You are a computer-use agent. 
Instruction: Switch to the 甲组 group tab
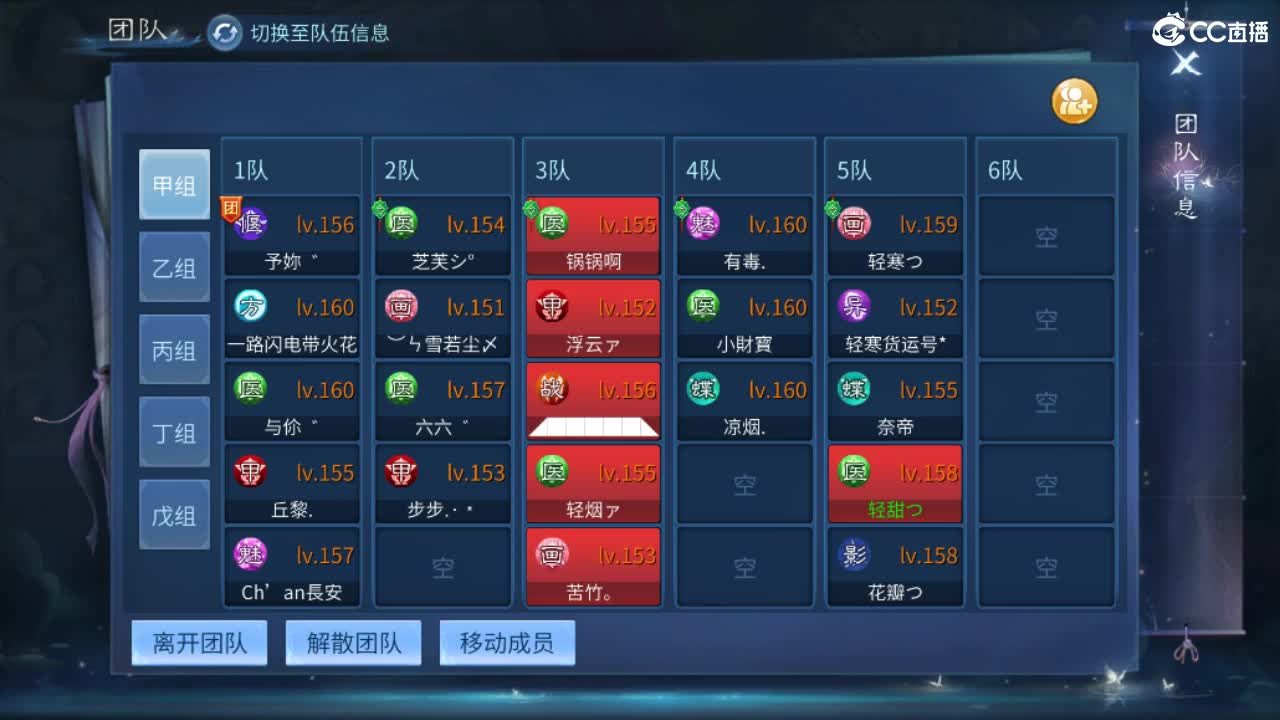click(174, 185)
